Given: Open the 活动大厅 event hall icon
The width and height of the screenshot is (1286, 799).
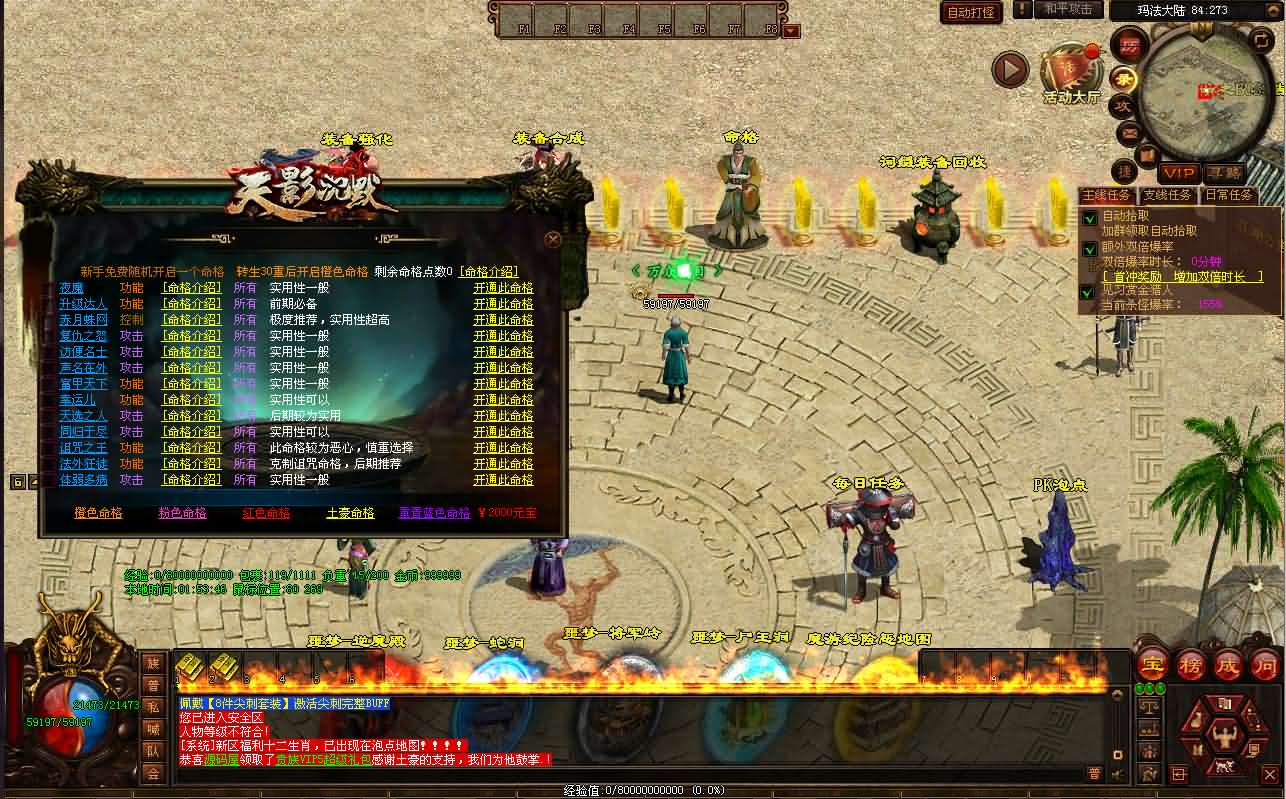Looking at the screenshot, I should point(1071,75).
